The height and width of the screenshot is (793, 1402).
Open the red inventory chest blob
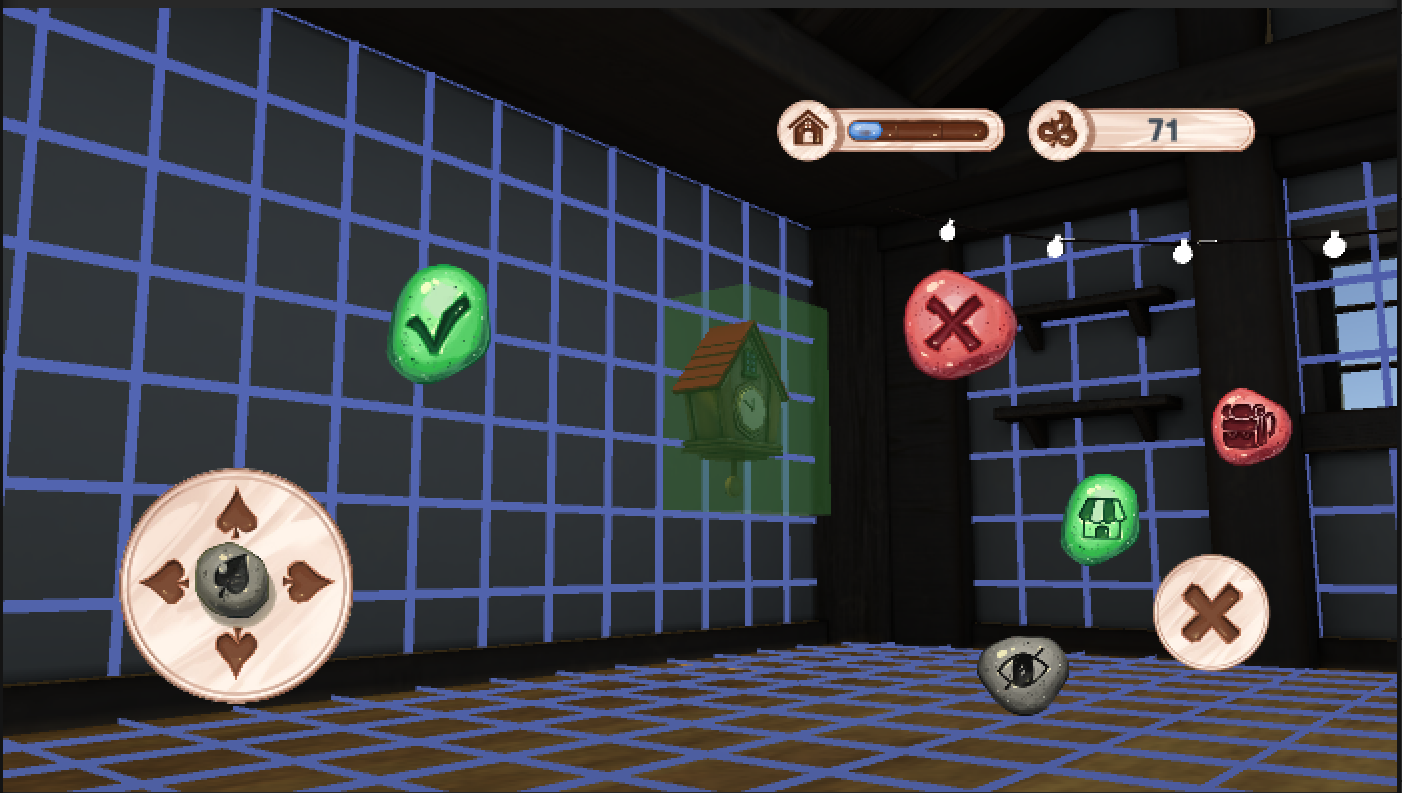pos(1250,425)
